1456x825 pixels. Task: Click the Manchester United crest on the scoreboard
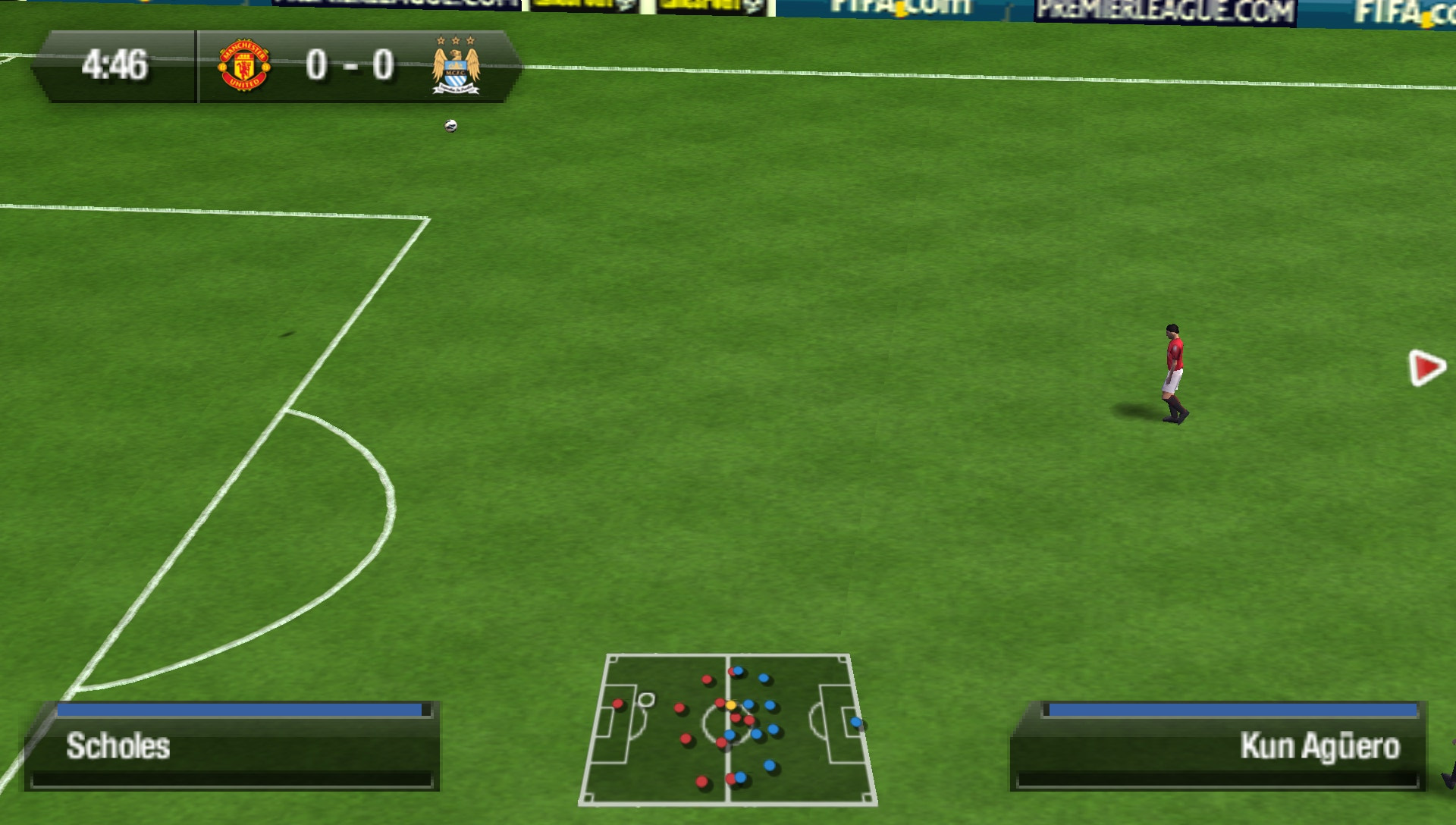coord(244,66)
